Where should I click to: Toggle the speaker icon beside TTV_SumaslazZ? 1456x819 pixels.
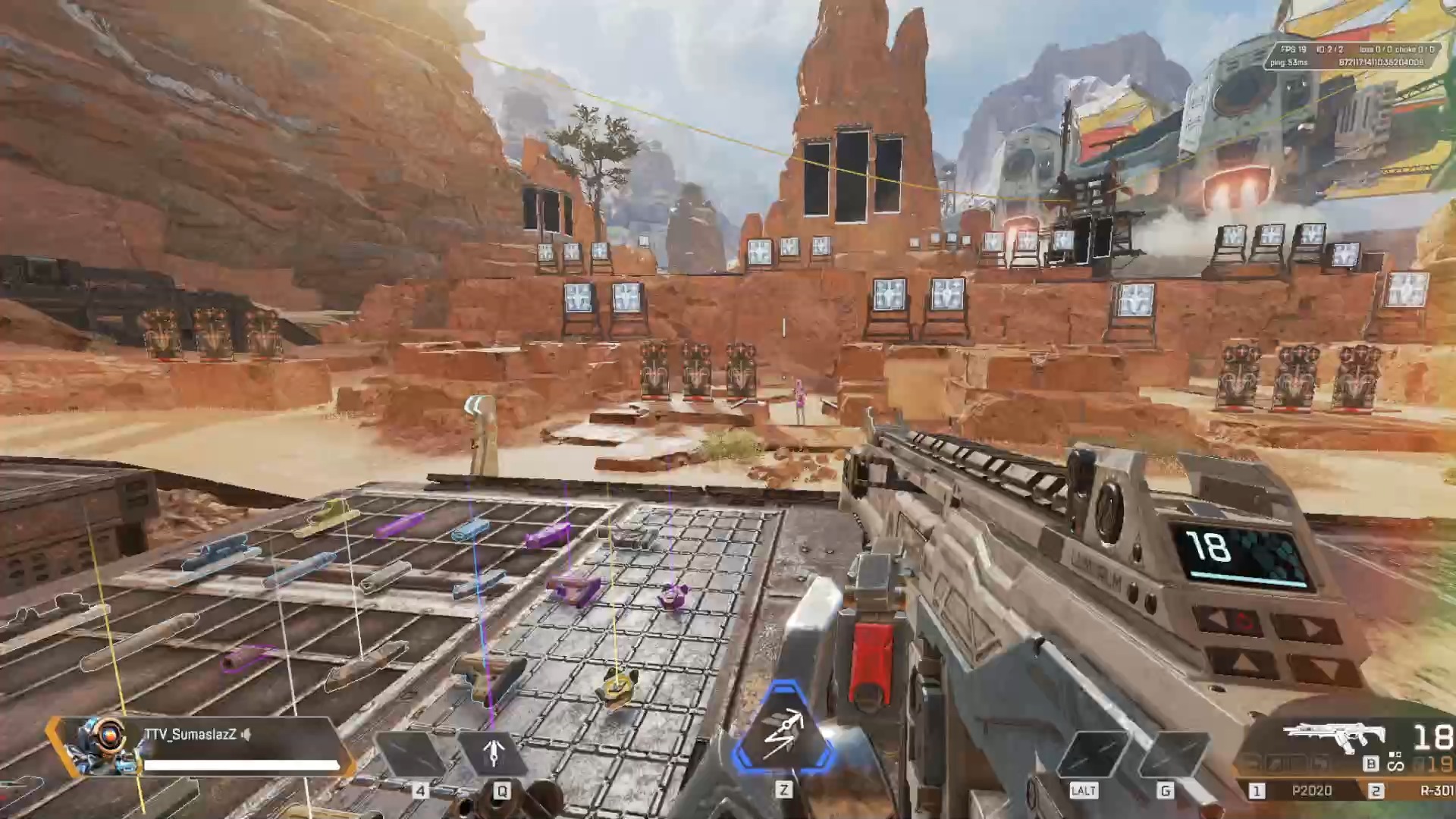pos(246,734)
